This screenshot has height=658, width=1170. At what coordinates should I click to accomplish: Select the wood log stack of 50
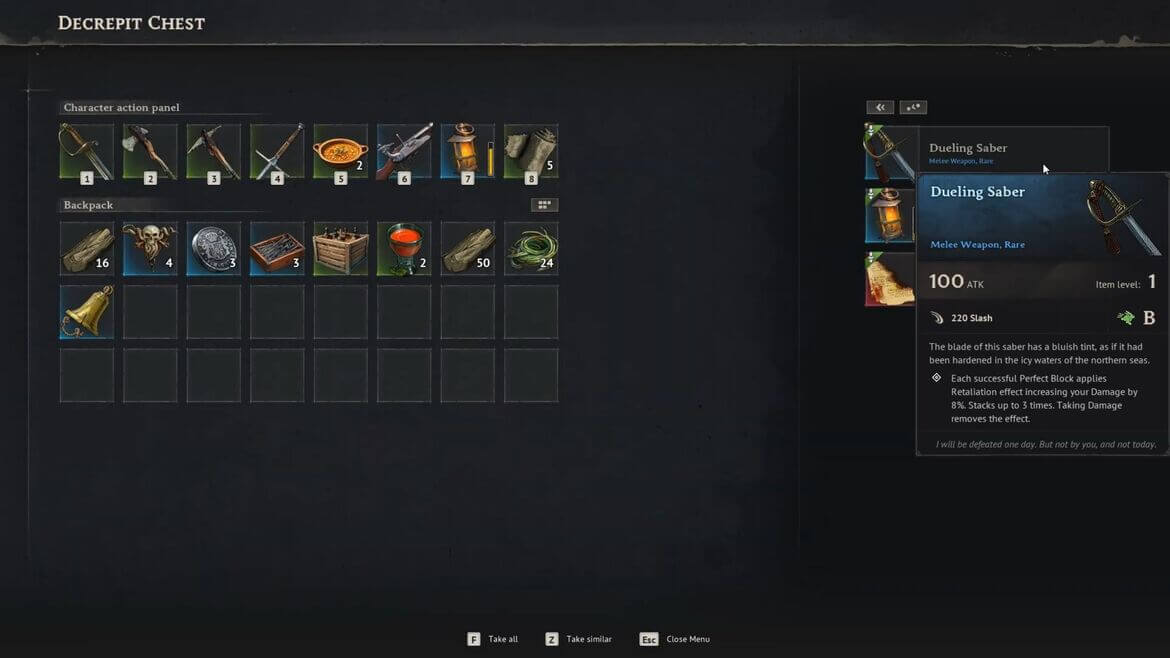click(x=467, y=248)
